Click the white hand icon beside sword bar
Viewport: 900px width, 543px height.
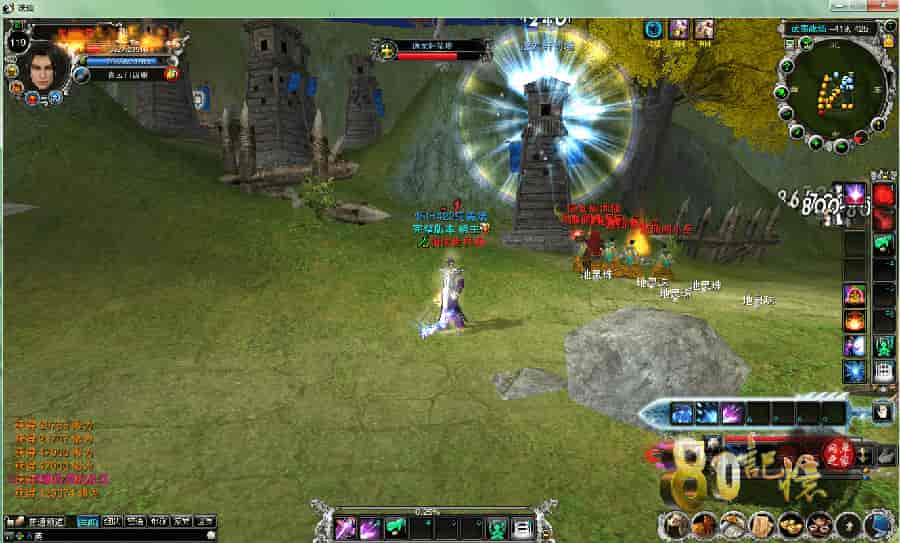884,410
